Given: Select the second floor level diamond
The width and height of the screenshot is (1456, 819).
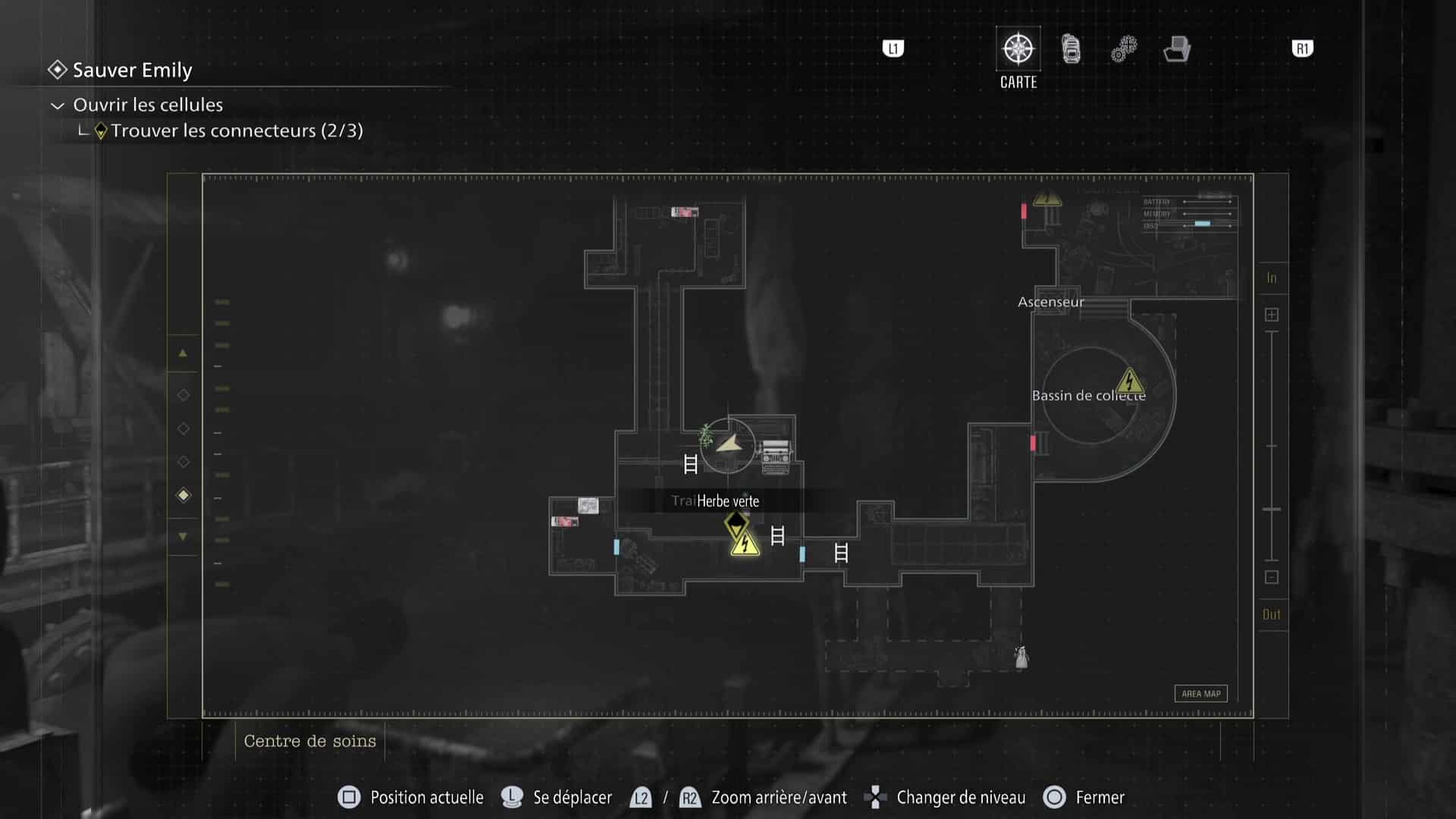Looking at the screenshot, I should pos(183,428).
